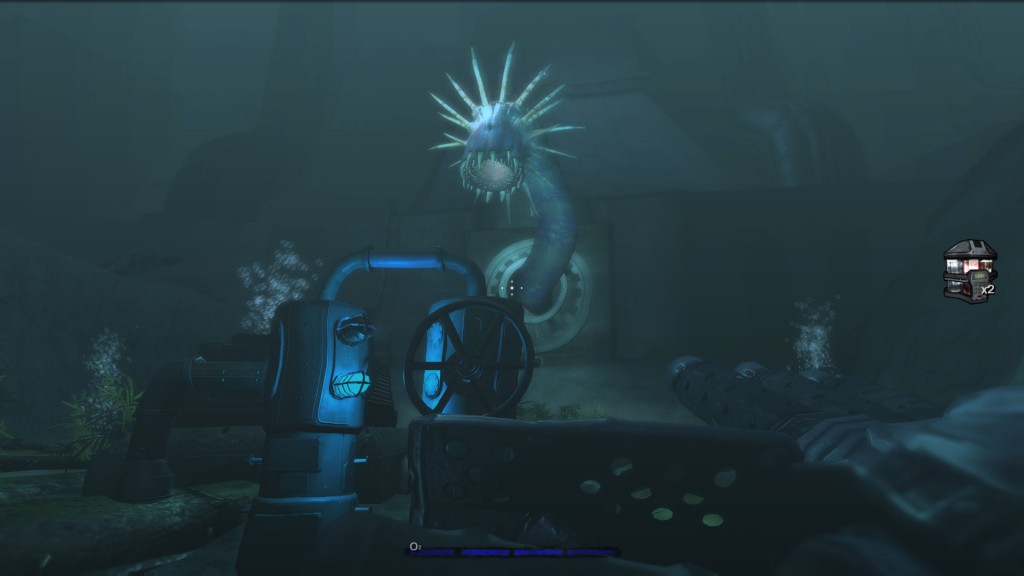The width and height of the screenshot is (1024, 576).
Task: Select the explosive charge item icon
Action: [967, 269]
